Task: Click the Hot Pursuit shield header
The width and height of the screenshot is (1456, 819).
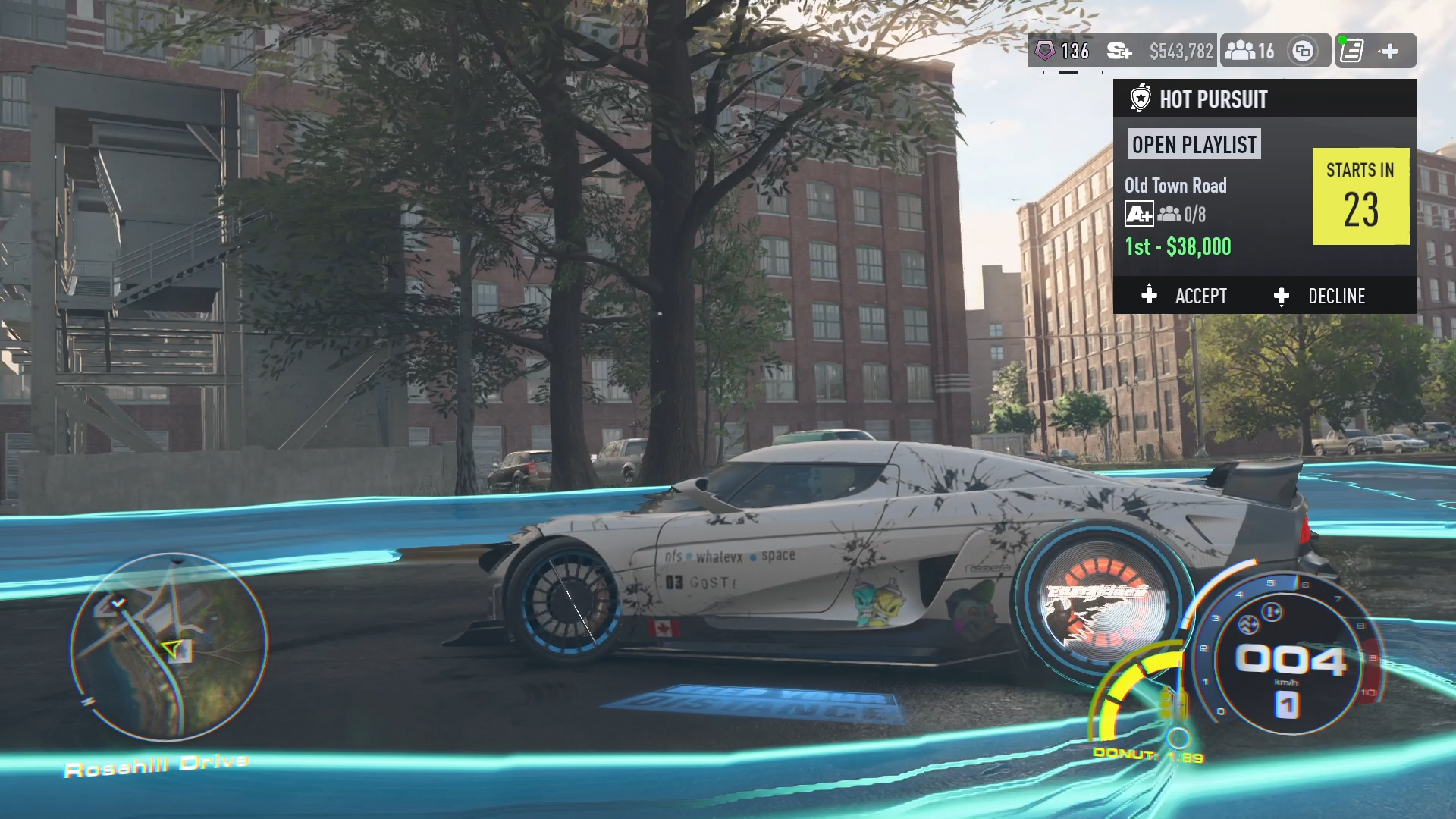Action: [x=1141, y=99]
